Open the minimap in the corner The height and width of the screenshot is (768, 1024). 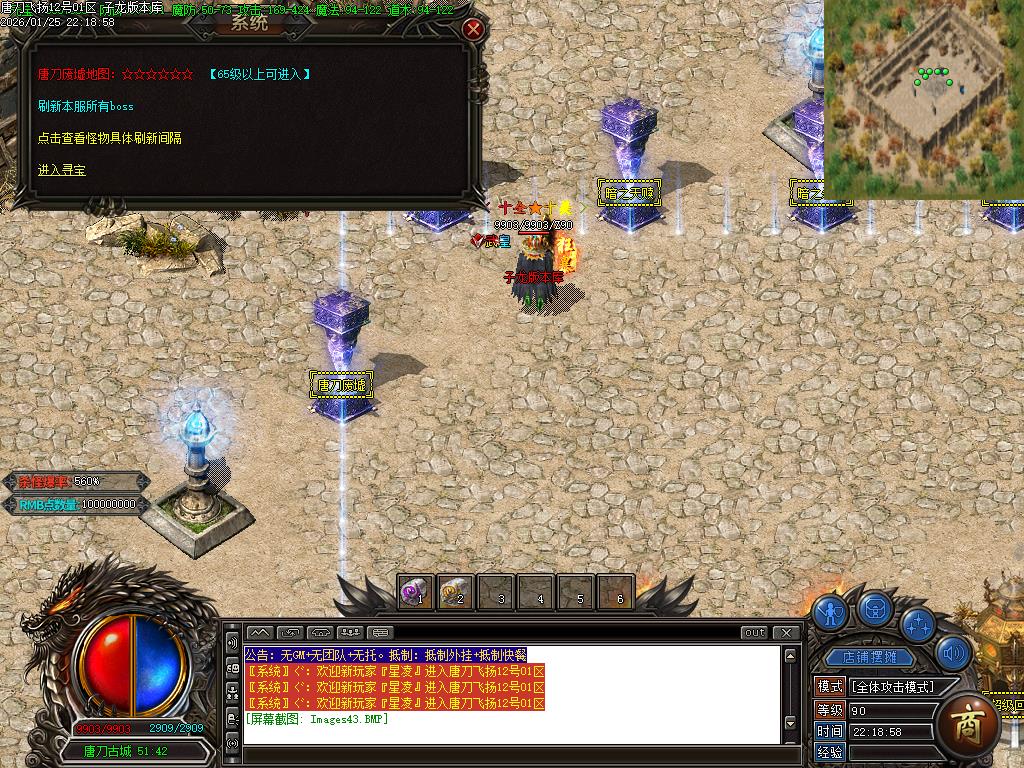click(x=923, y=98)
